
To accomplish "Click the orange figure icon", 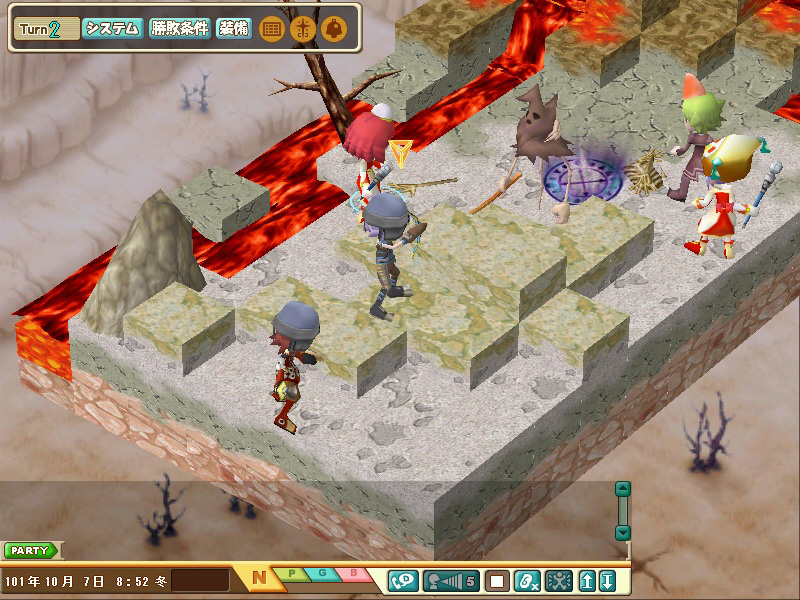I will pyautogui.click(x=302, y=29).
